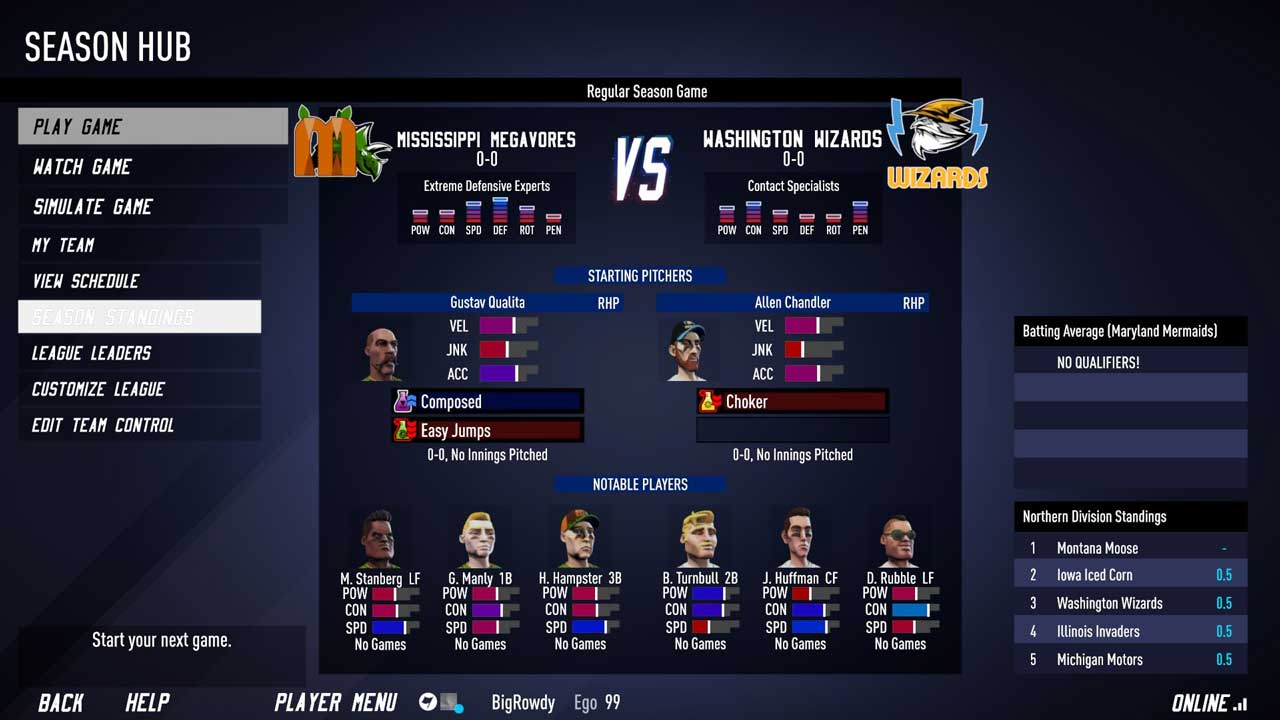This screenshot has height=720, width=1280.
Task: Select pitcher Allen Chandler's portrait
Action: point(687,350)
